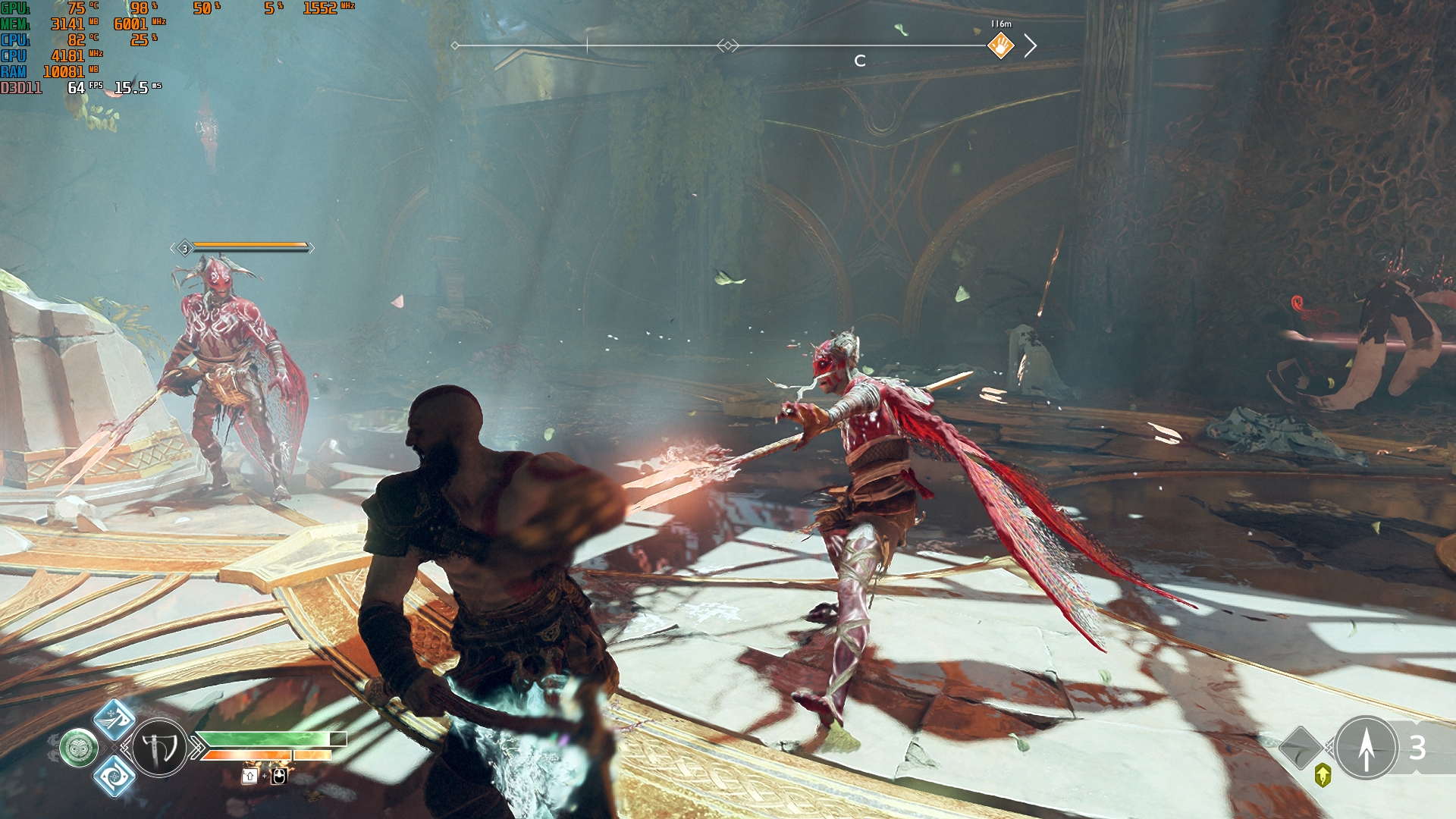Image resolution: width=1456 pixels, height=819 pixels.
Task: Click the green round shield icon
Action: pos(79,748)
